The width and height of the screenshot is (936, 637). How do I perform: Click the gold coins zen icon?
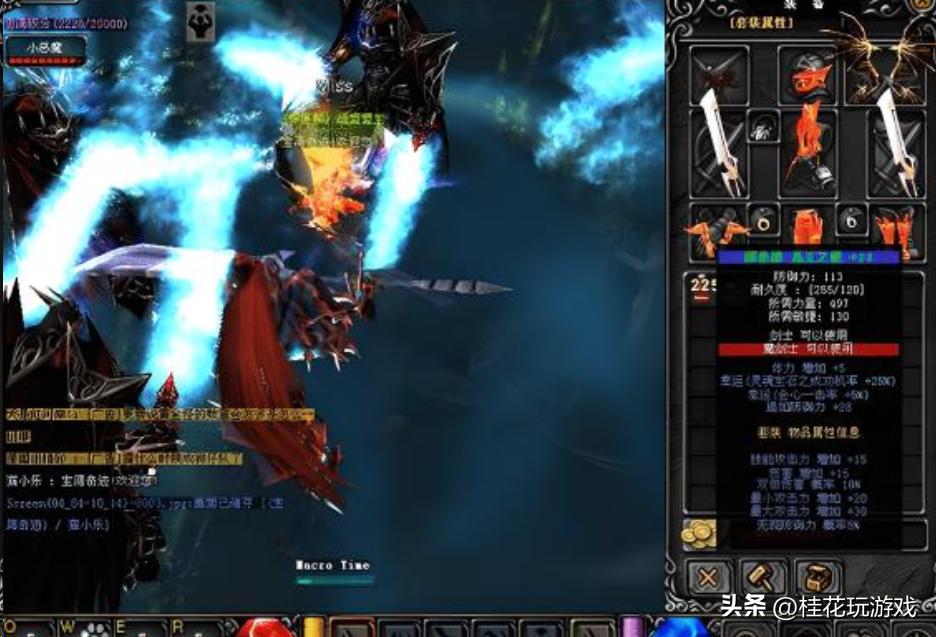click(698, 533)
